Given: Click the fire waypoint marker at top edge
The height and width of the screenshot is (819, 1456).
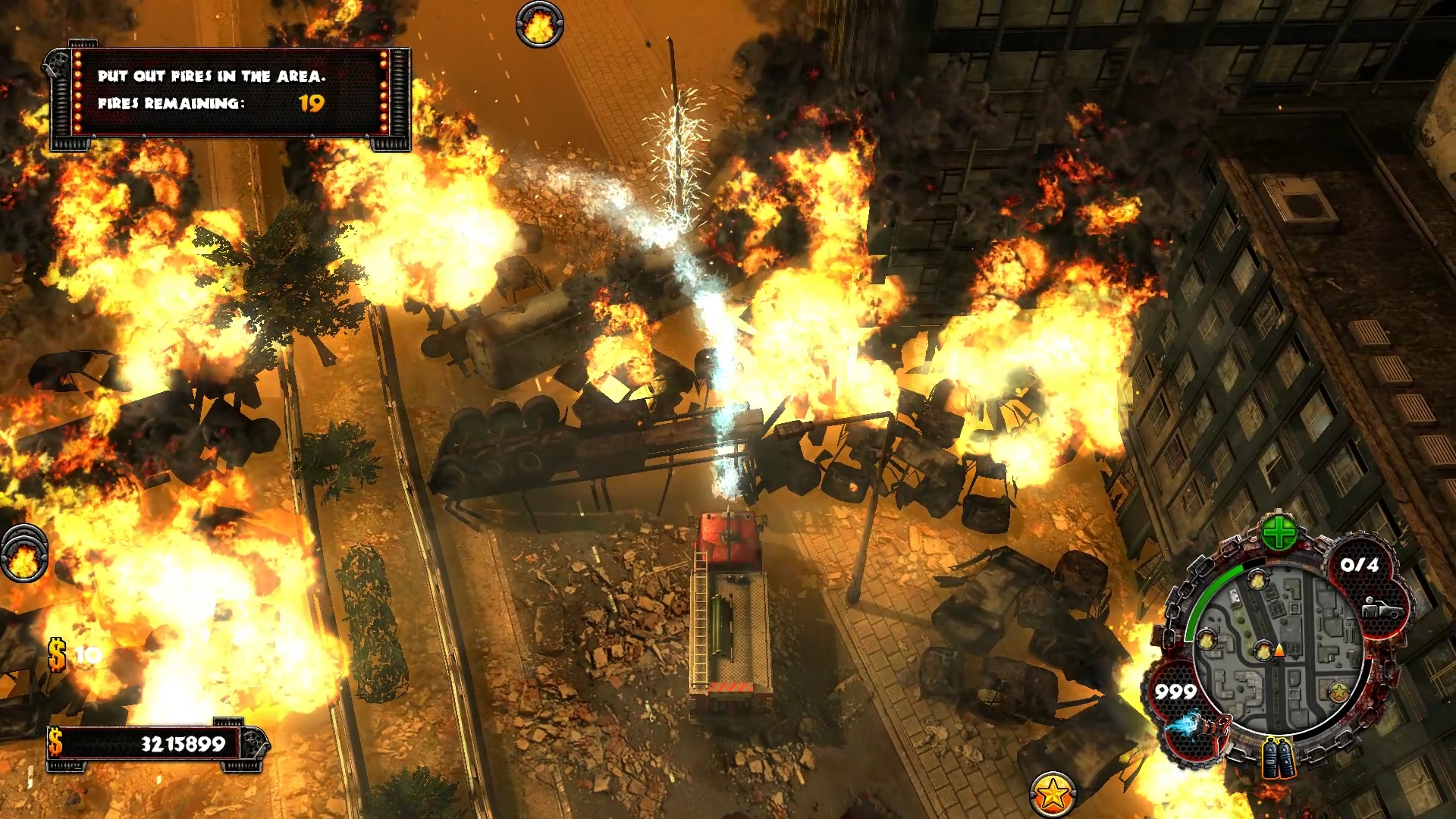Looking at the screenshot, I should [x=539, y=26].
